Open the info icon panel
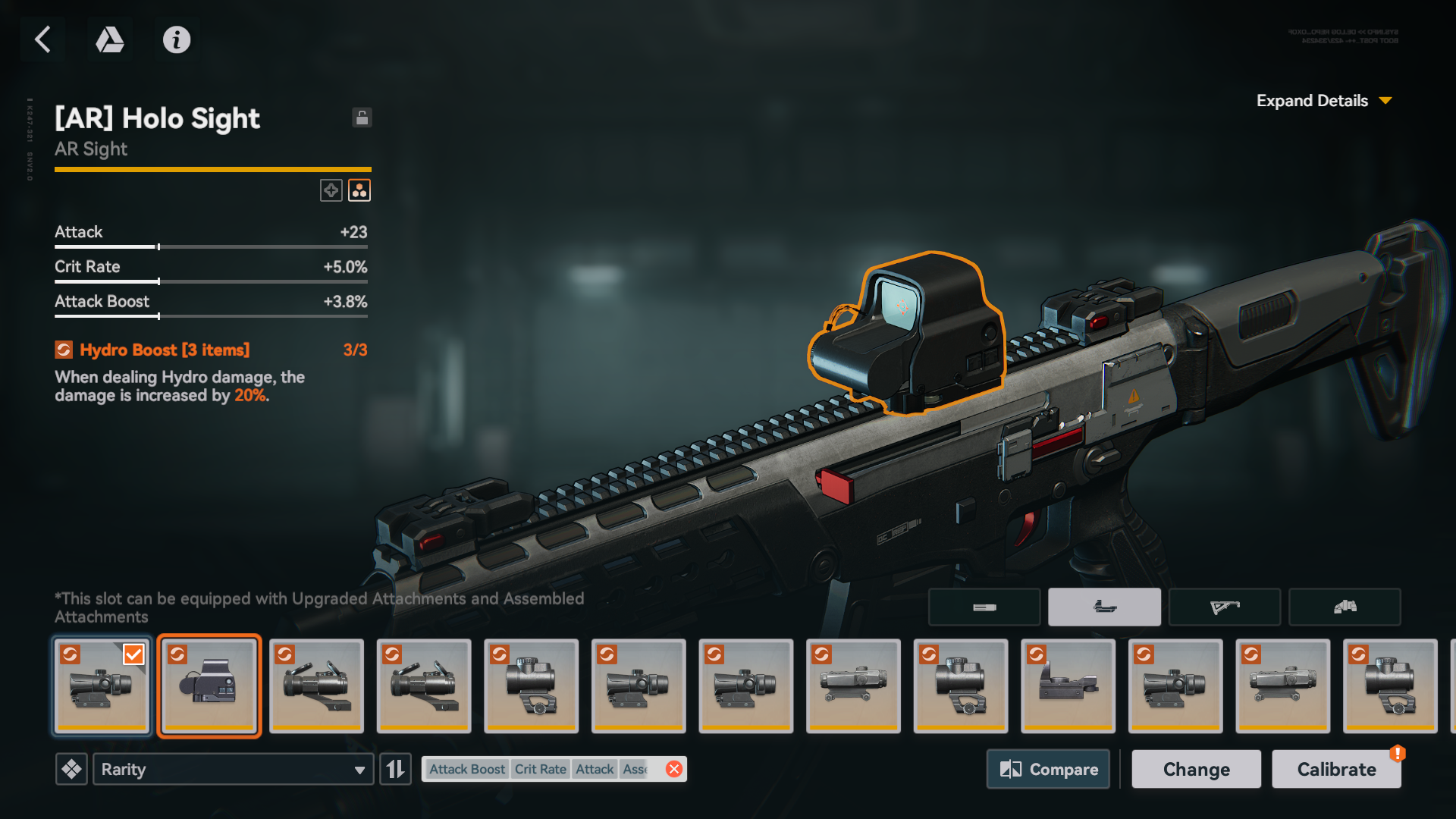 [177, 39]
